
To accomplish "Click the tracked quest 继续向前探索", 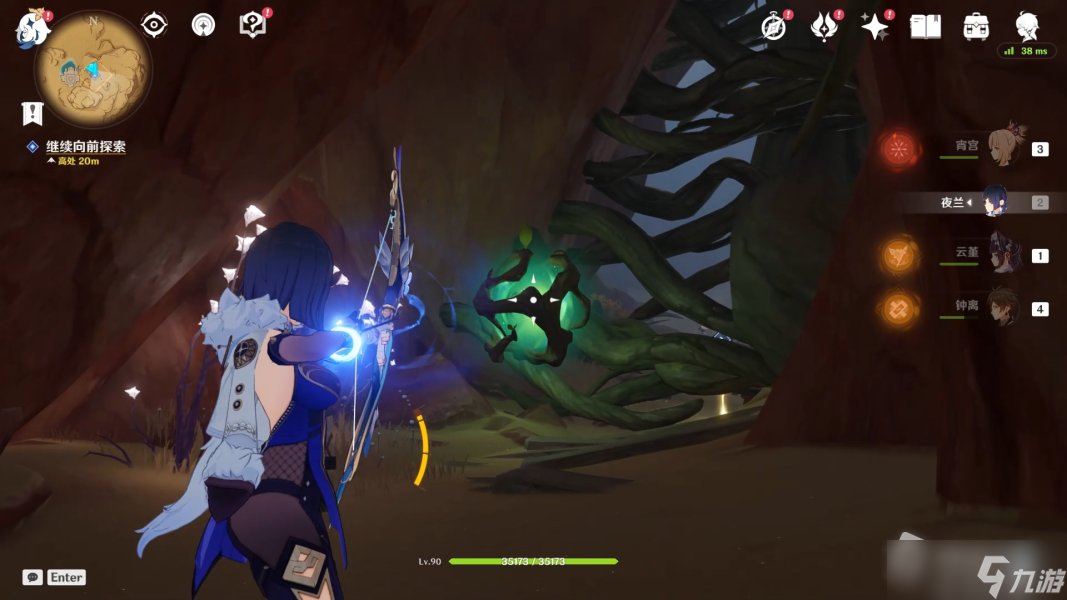I will pos(85,147).
